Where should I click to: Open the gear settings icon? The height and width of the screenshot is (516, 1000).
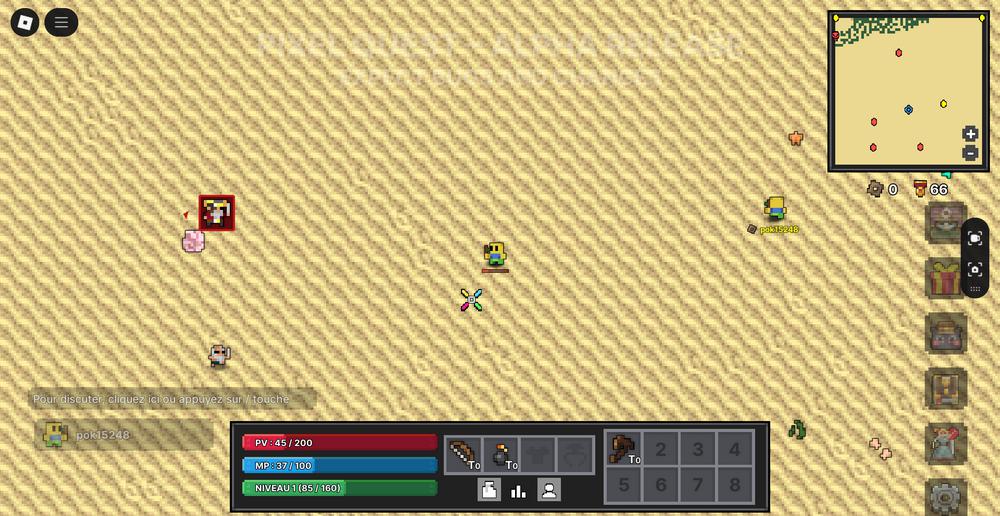pos(945,497)
